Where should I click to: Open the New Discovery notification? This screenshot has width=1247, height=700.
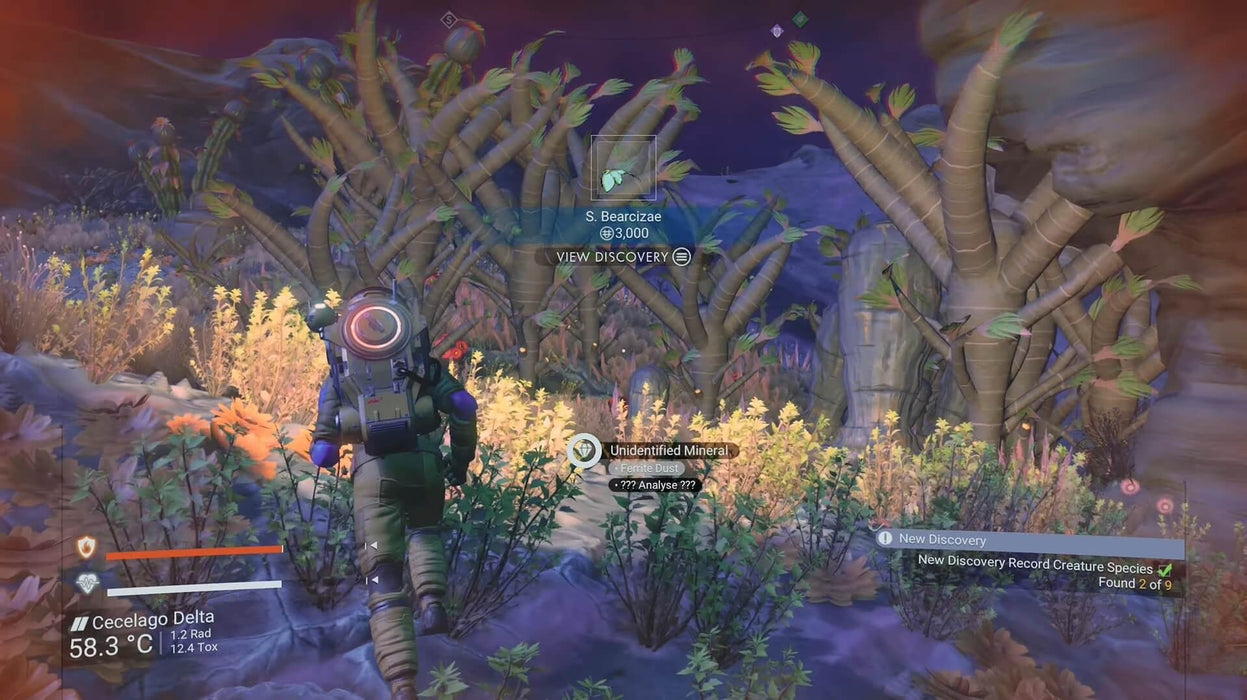point(1029,539)
